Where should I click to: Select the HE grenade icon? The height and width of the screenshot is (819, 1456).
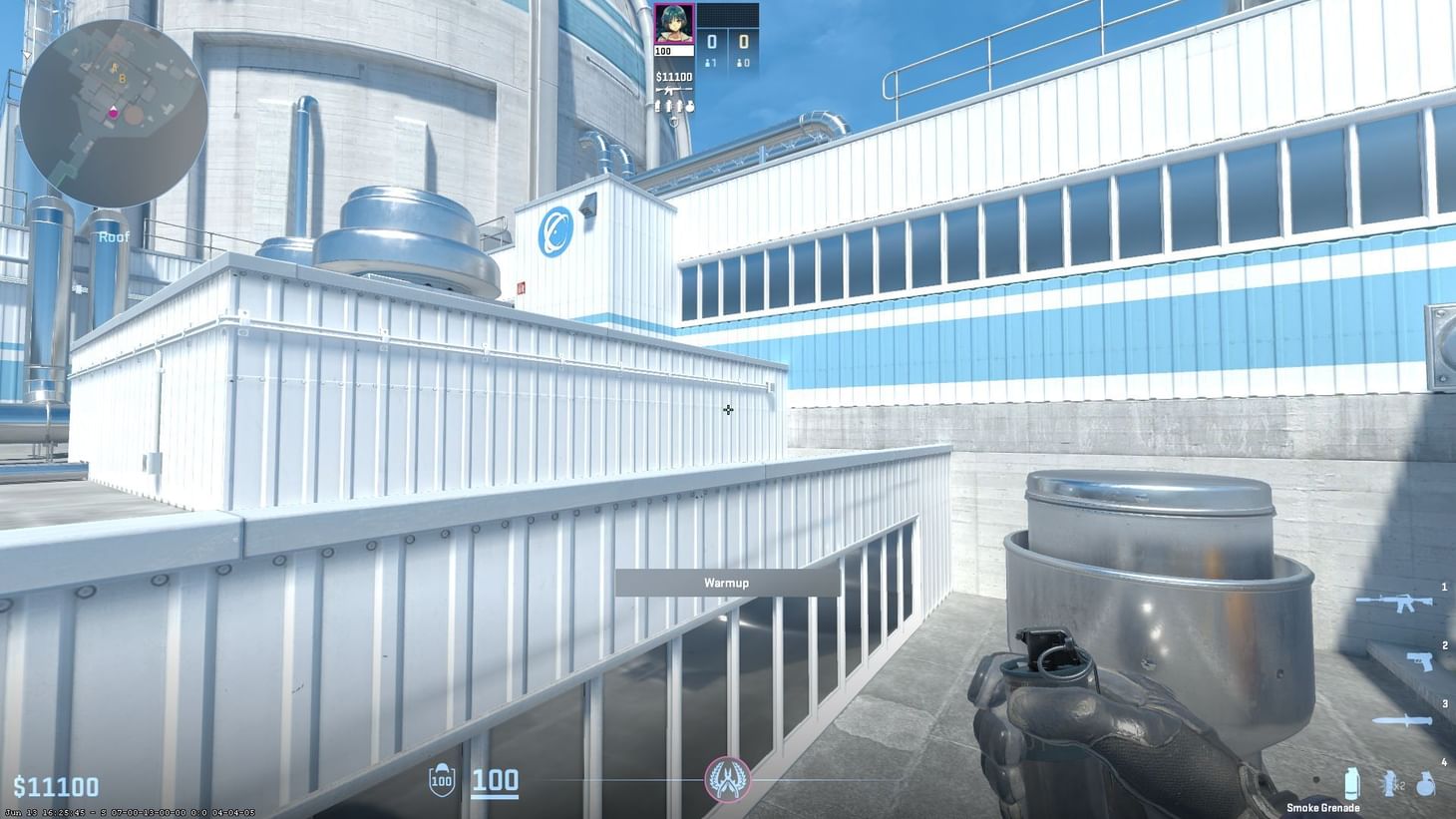pyautogui.click(x=1425, y=783)
